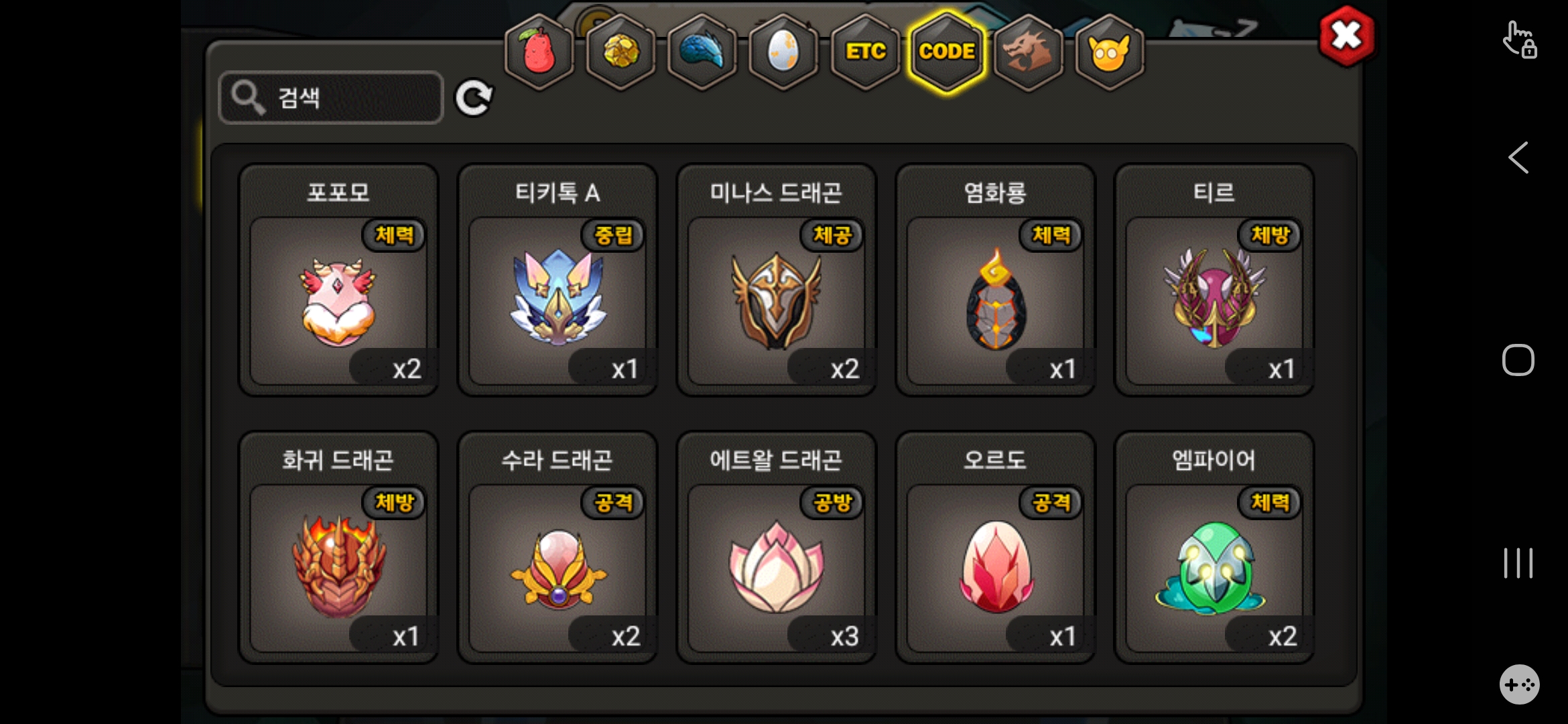
Task: Open the gold nugget category tab
Action: pos(620,52)
